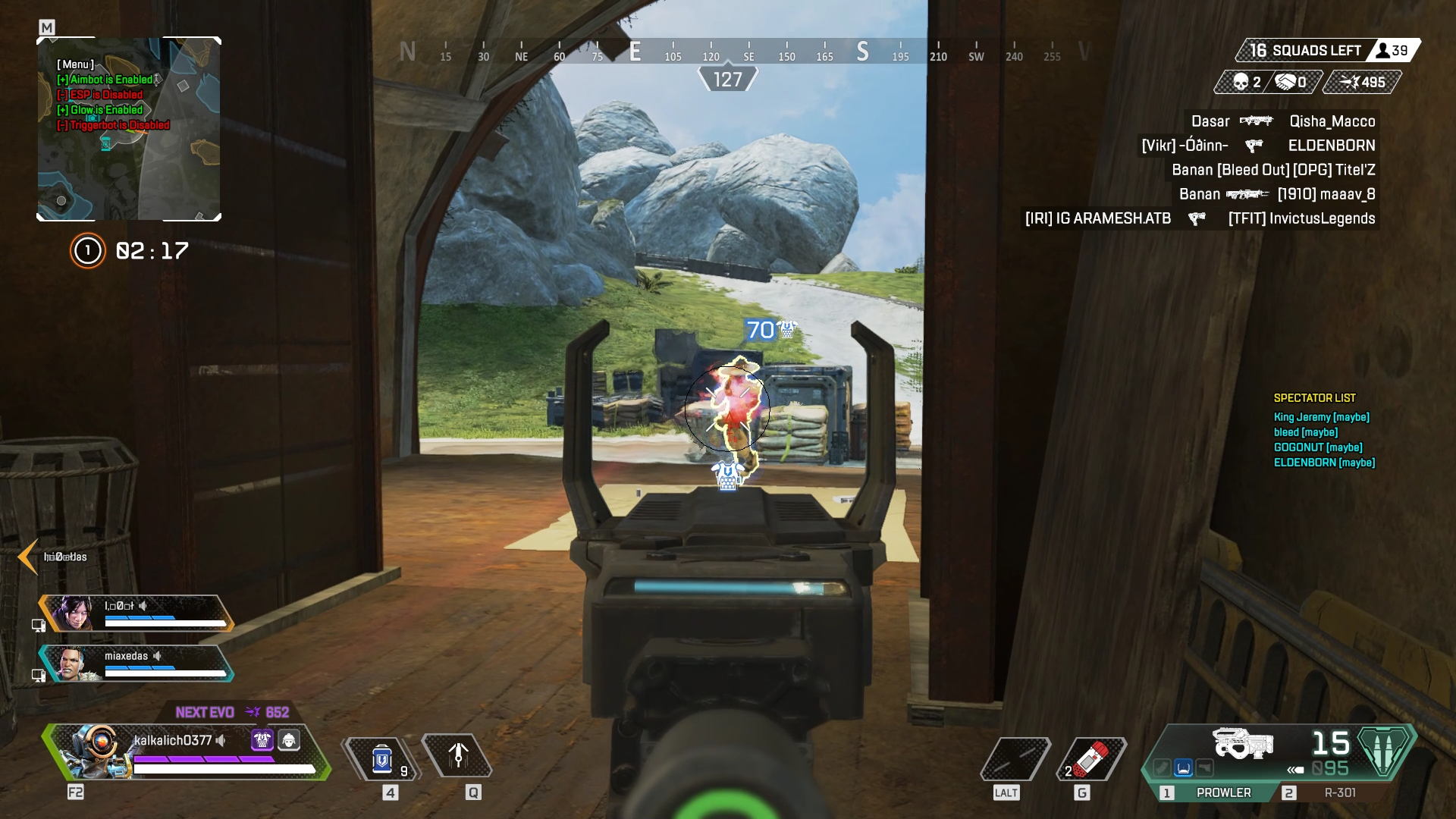Click the compass bar at the top
Viewport: 1456px width, 819px height.
point(726,52)
